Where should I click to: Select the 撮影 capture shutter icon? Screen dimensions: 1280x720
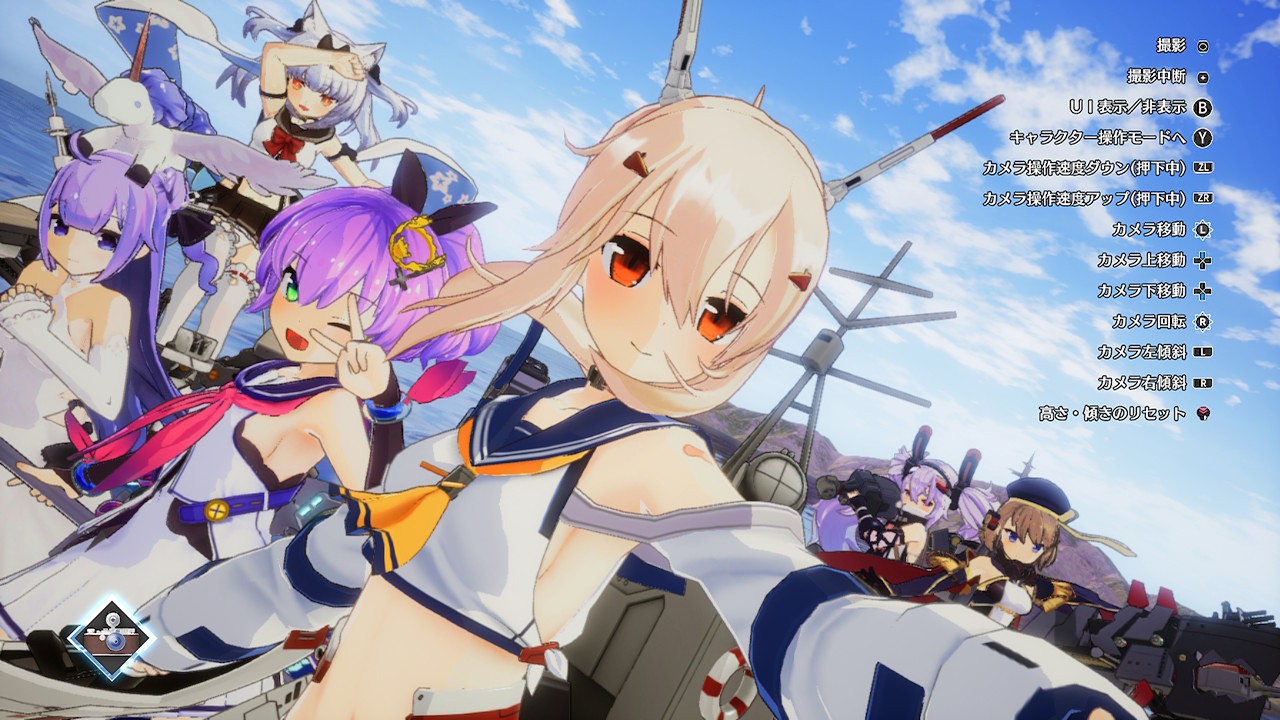coord(1202,46)
